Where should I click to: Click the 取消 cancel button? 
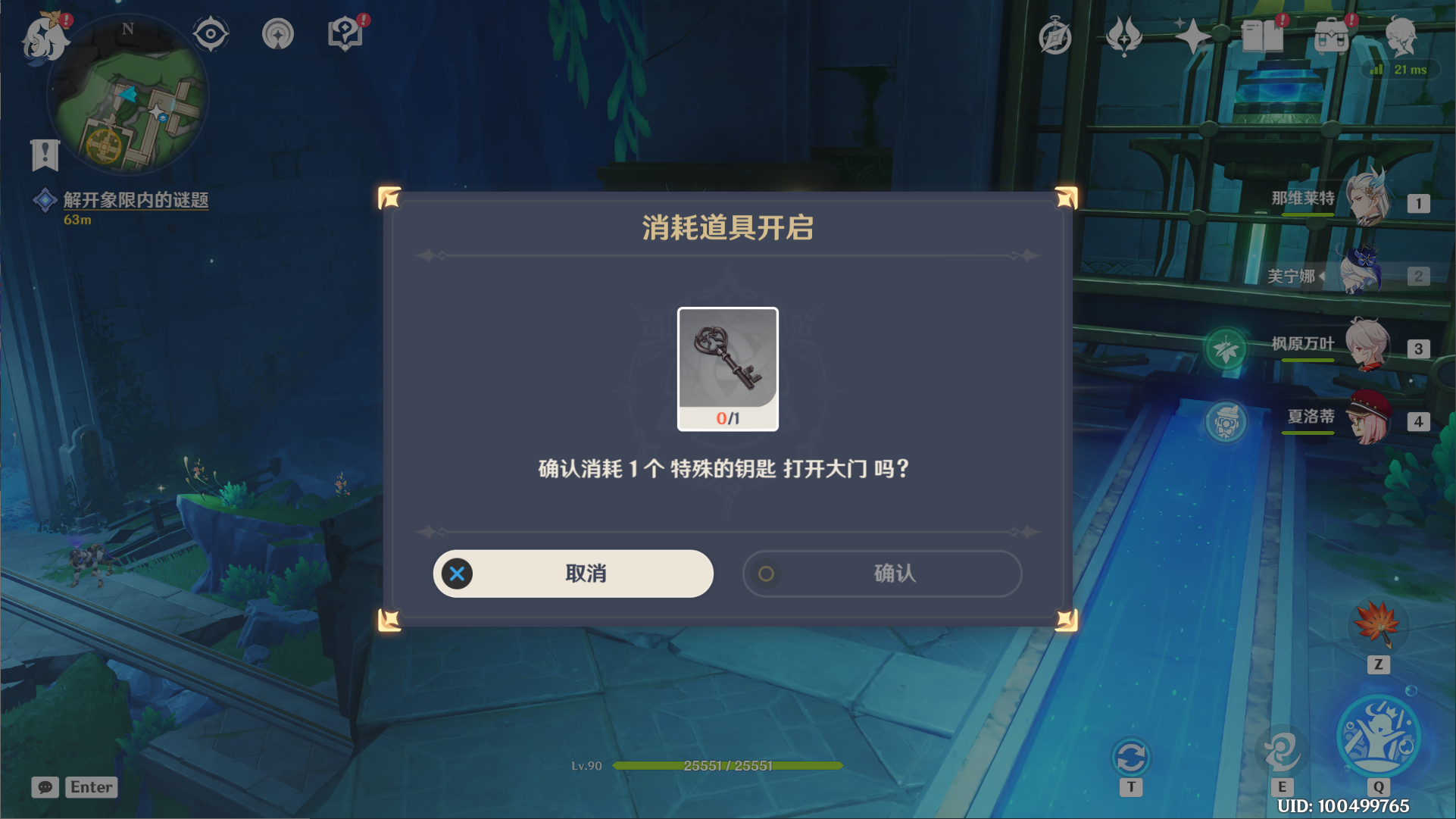click(573, 574)
